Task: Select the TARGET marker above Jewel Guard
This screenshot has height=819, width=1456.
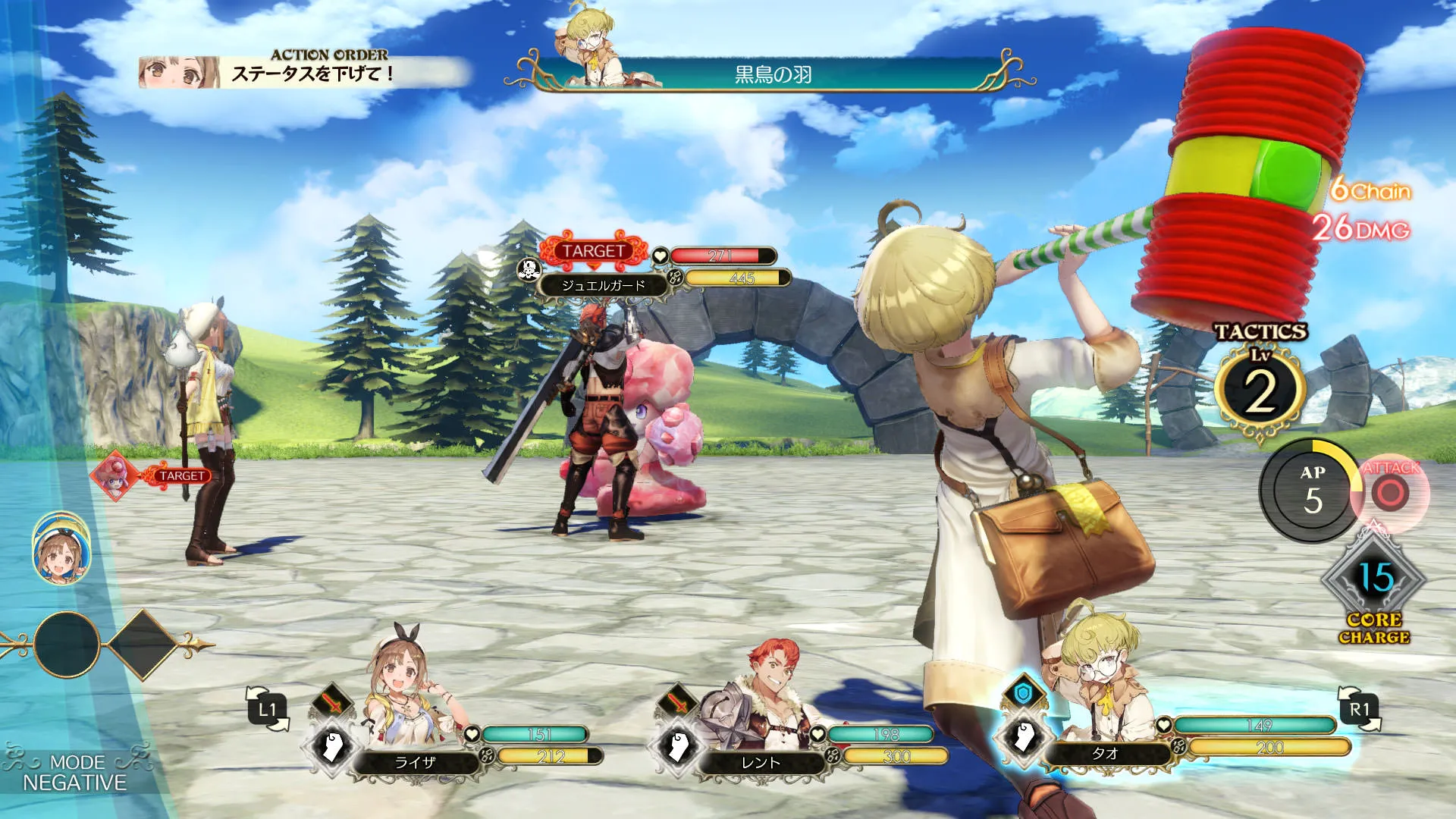Action: coord(594,250)
